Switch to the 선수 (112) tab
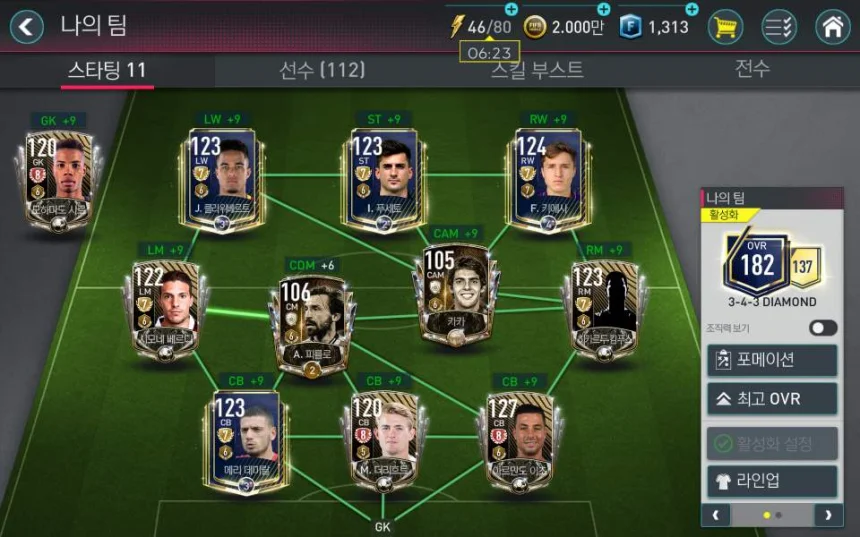Viewport: 860px width, 537px height. [x=321, y=70]
